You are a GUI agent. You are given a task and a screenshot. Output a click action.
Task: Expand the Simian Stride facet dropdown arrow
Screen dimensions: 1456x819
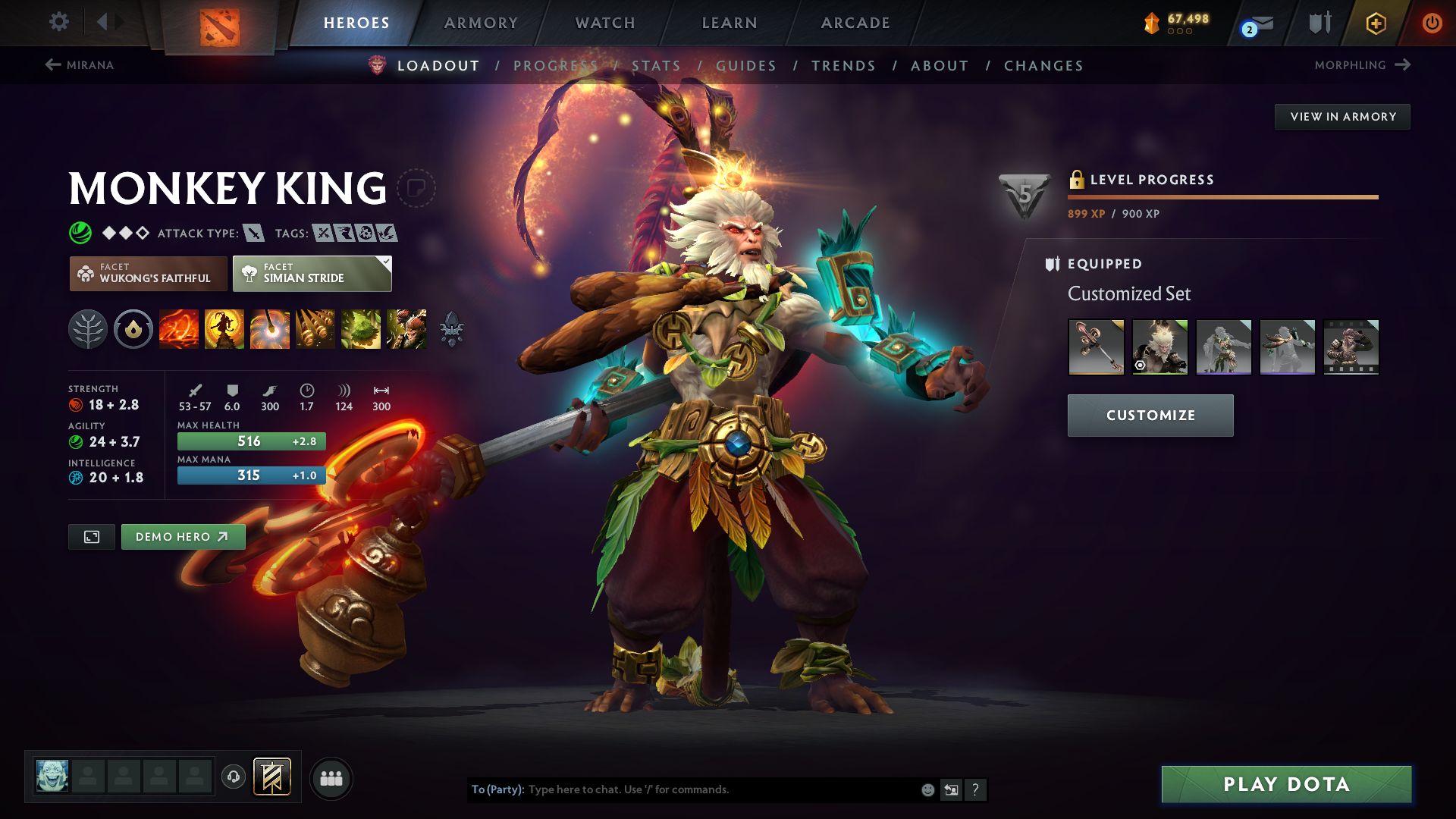[387, 262]
